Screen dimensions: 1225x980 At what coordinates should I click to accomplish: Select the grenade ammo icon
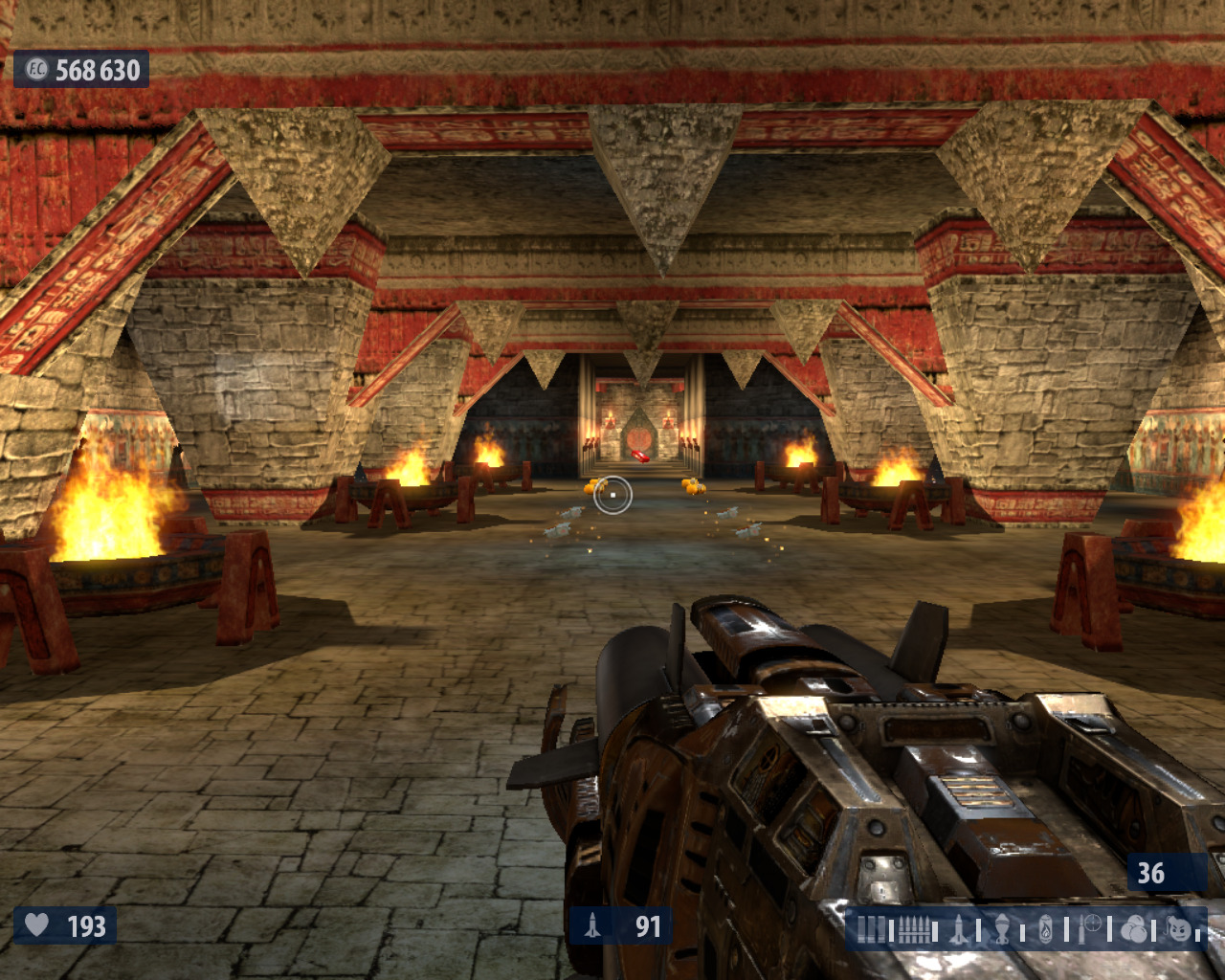coord(1002,929)
